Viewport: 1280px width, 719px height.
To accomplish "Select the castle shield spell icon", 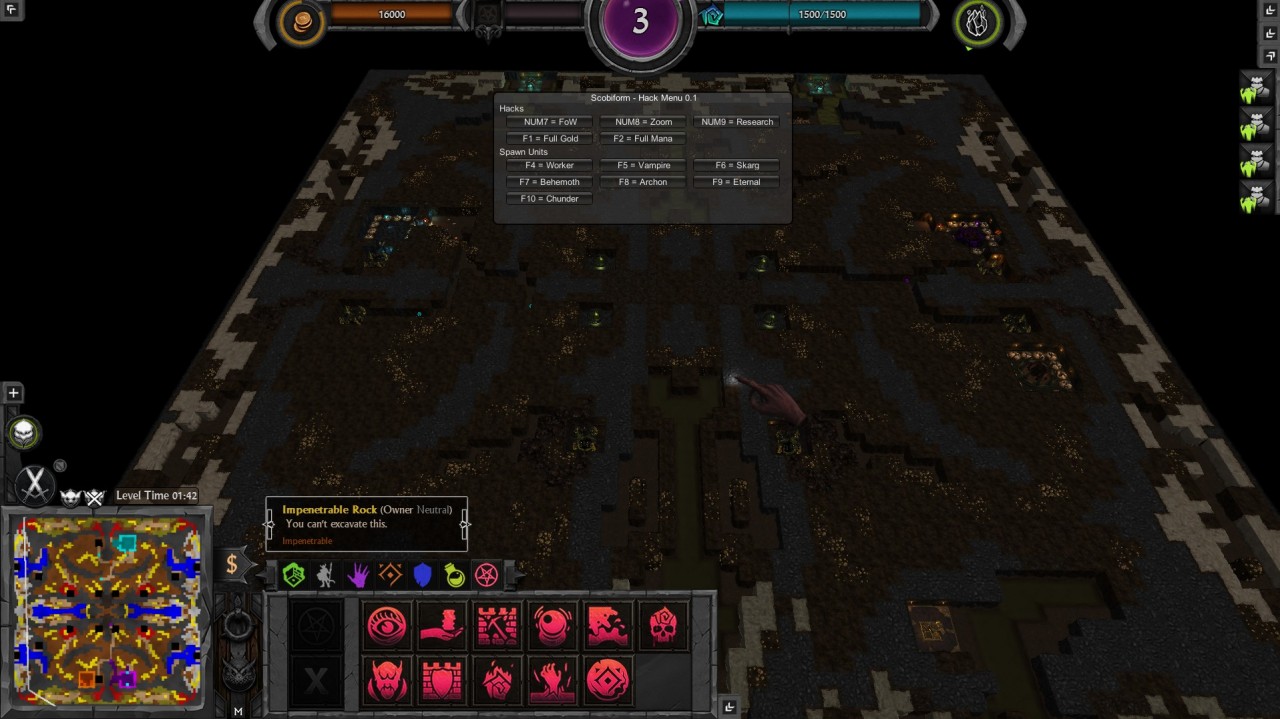I will pos(442,681).
